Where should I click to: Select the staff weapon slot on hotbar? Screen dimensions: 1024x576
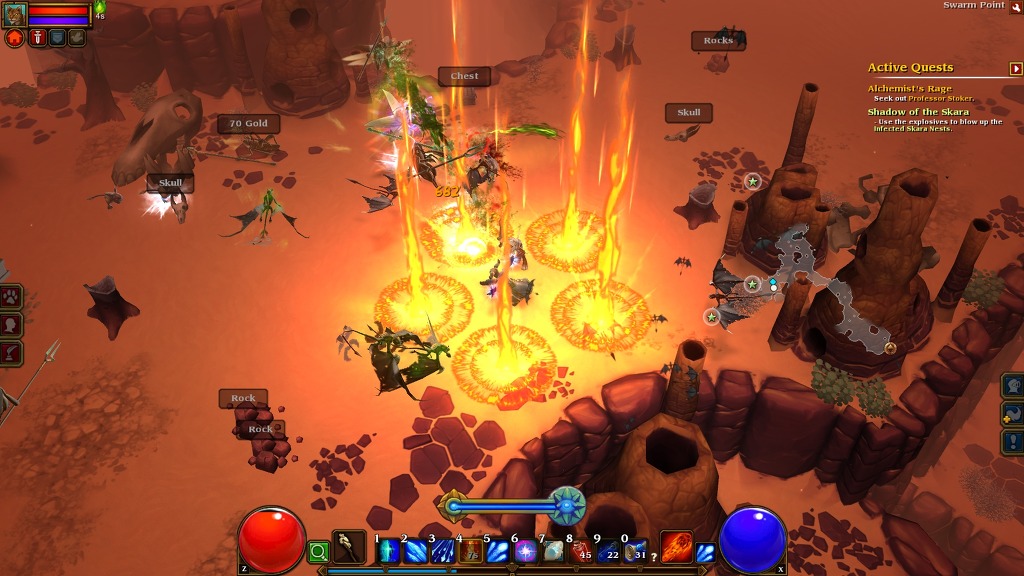pyautogui.click(x=349, y=547)
